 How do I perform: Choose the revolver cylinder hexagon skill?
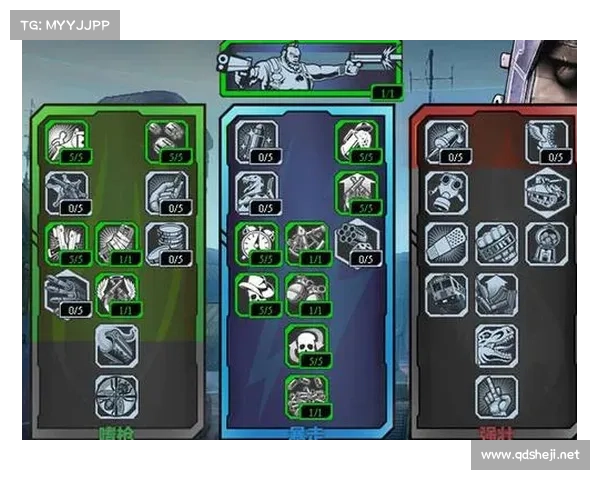357,240
